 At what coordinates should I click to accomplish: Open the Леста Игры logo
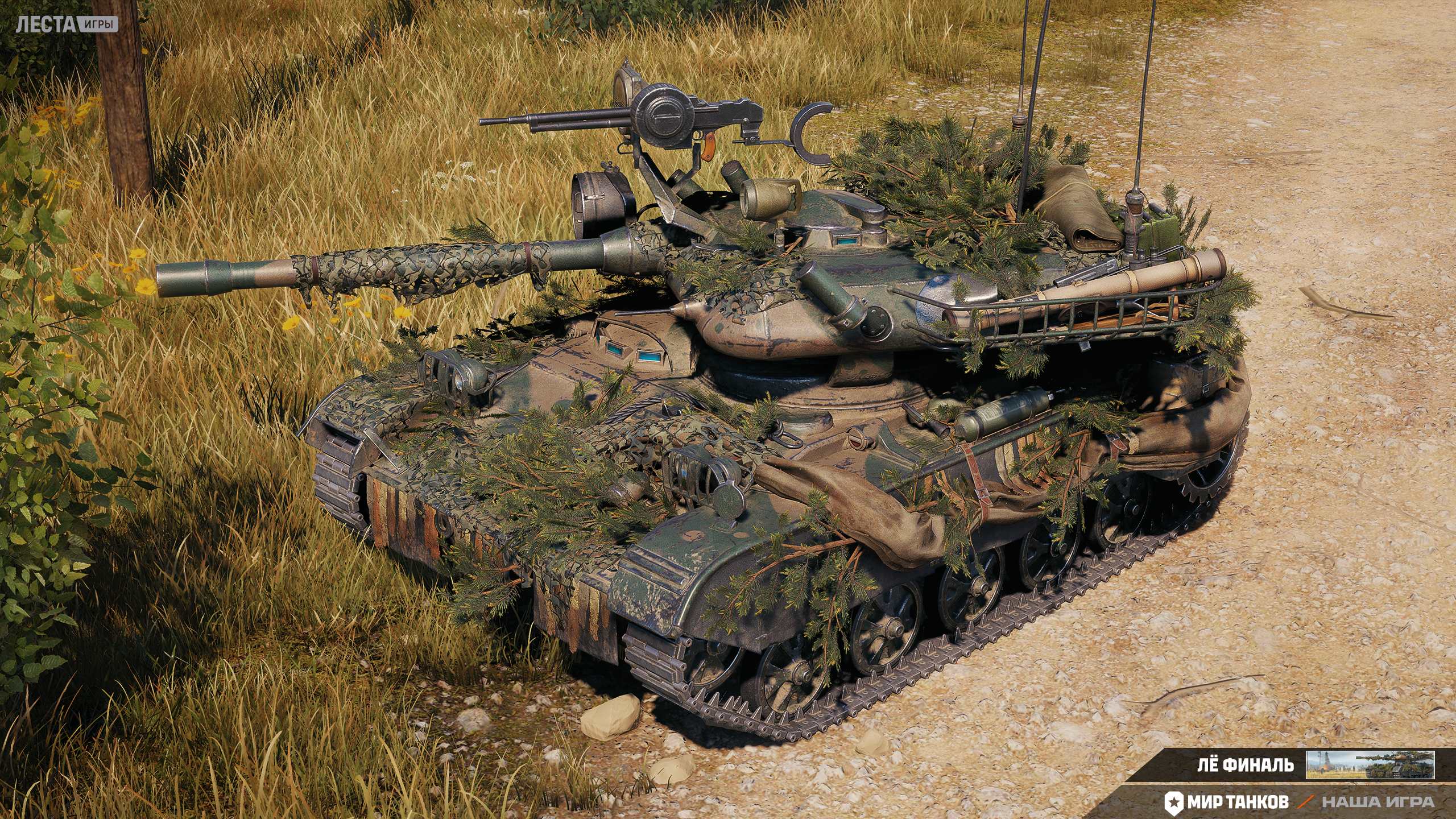tap(67, 24)
